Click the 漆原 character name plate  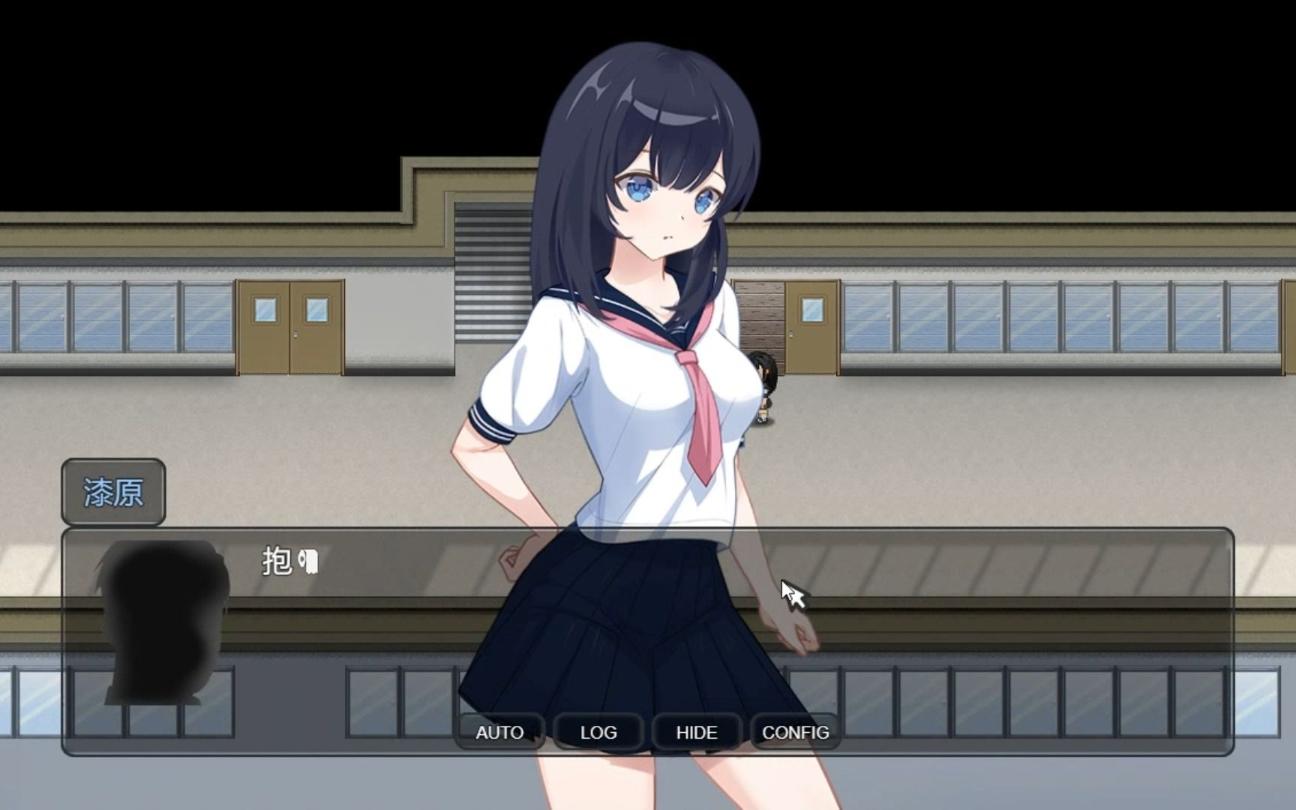112,492
